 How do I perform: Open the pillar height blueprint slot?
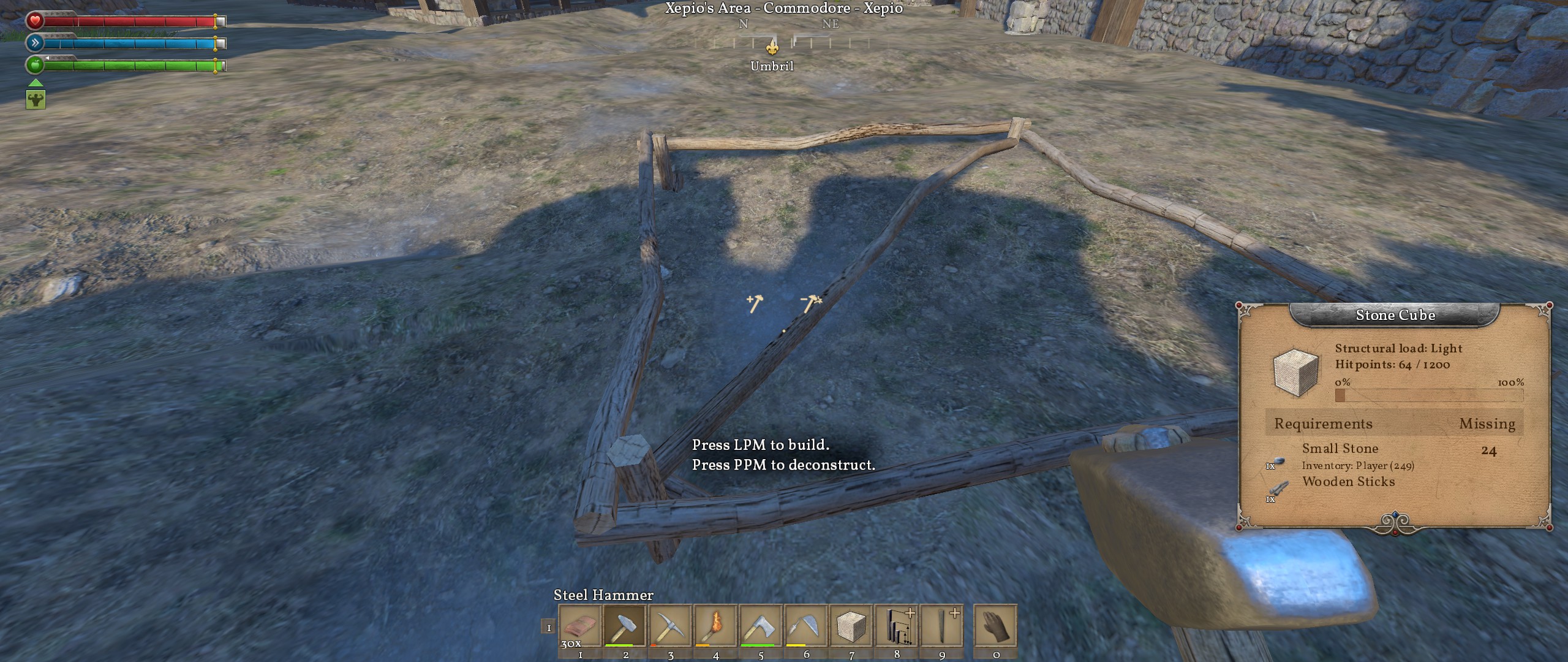(897, 626)
